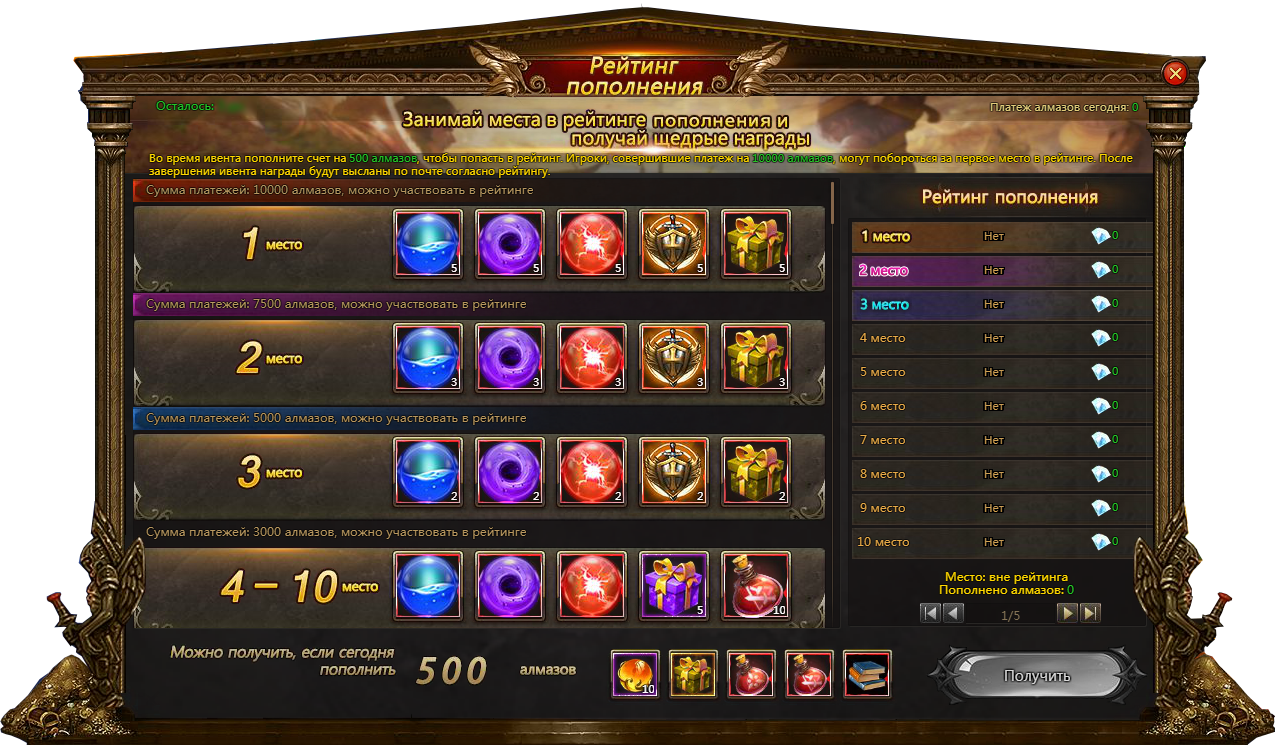The image size is (1275, 745).
Task: Select the 10 место row in the rating list
Action: (x=1000, y=542)
